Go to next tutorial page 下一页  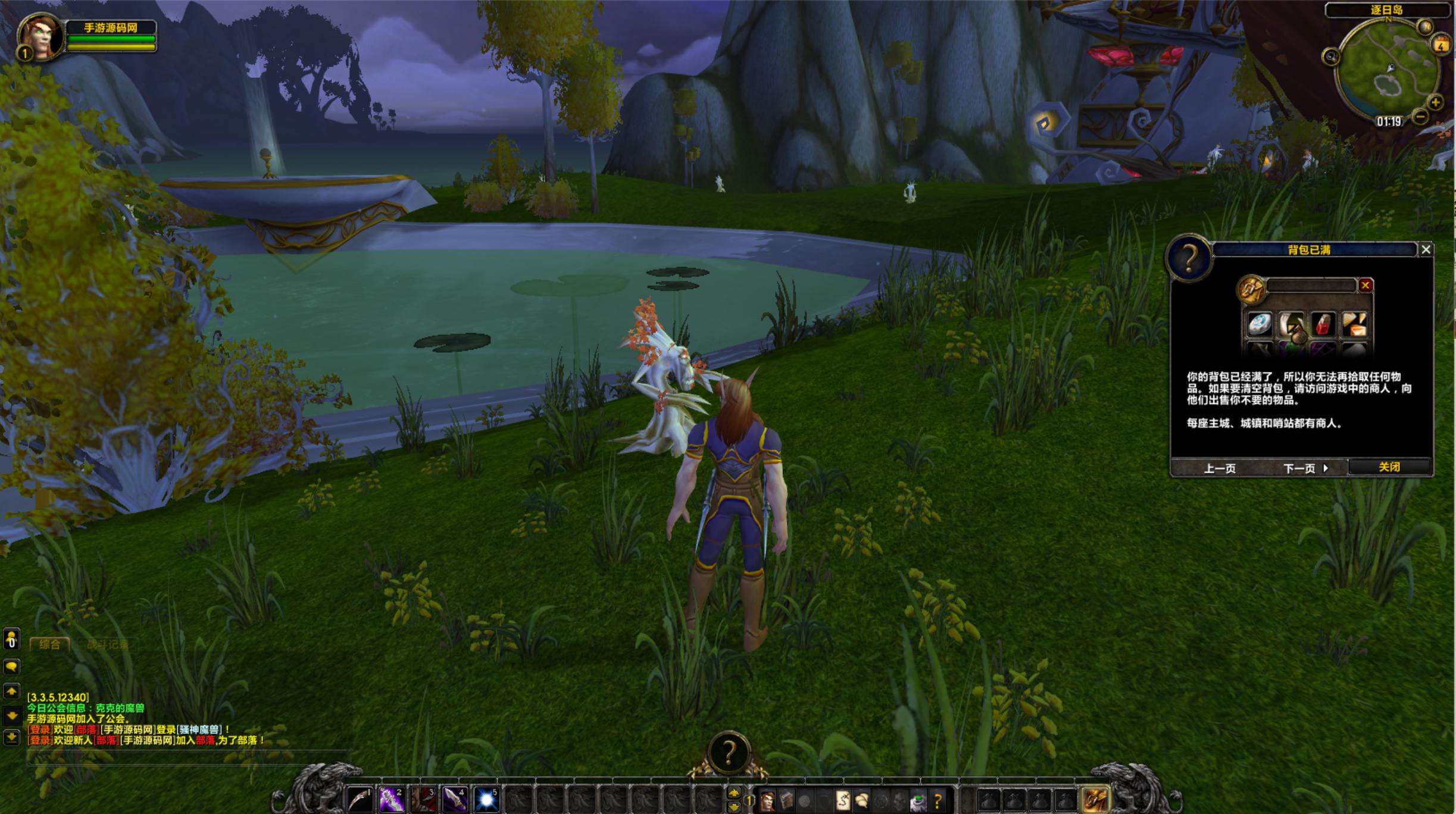click(x=1305, y=468)
